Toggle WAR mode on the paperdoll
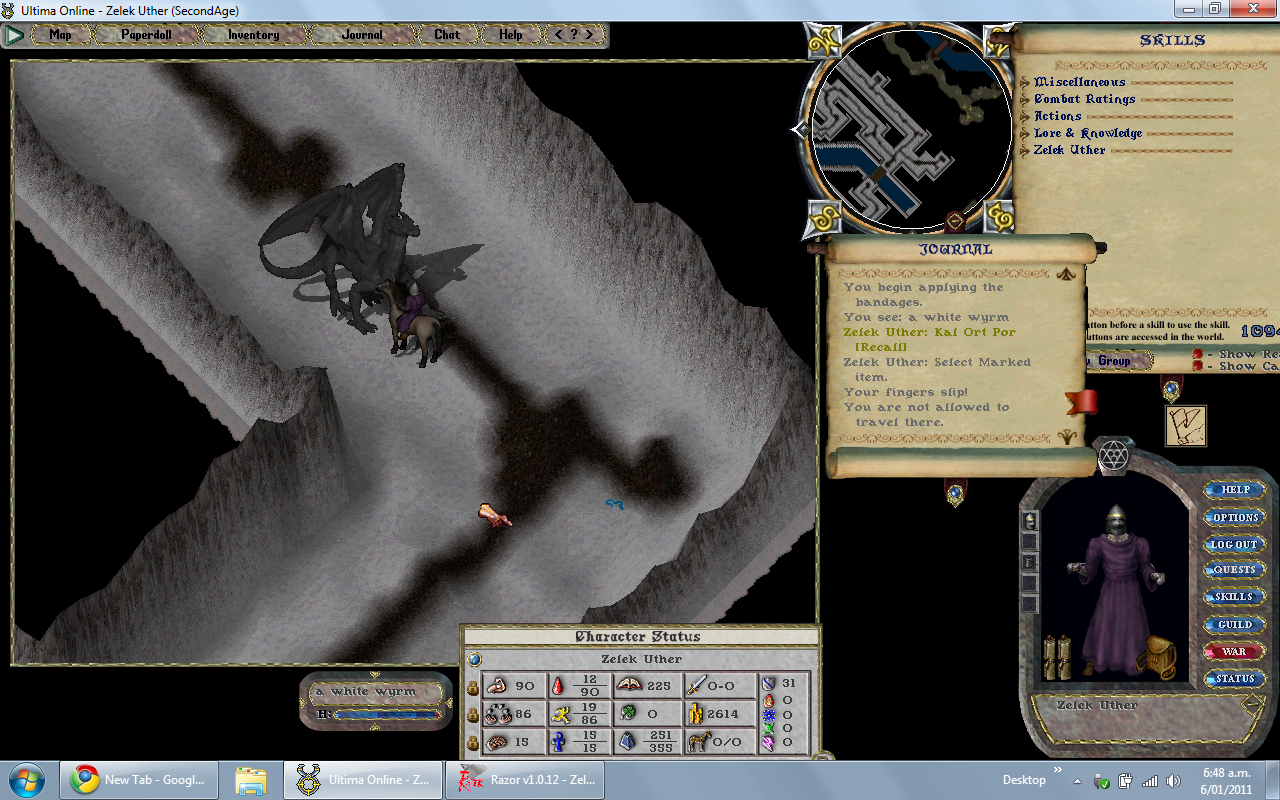 [1235, 651]
